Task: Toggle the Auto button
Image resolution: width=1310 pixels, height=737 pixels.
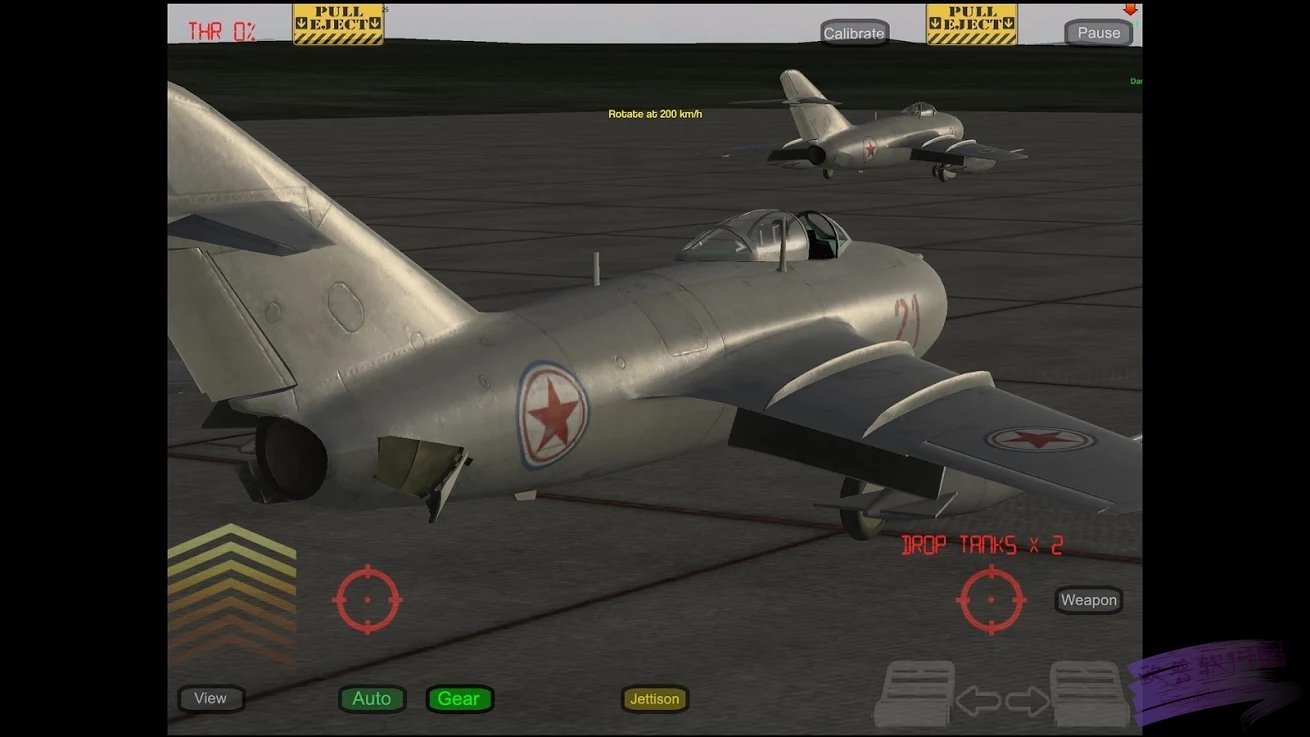Action: tap(372, 699)
